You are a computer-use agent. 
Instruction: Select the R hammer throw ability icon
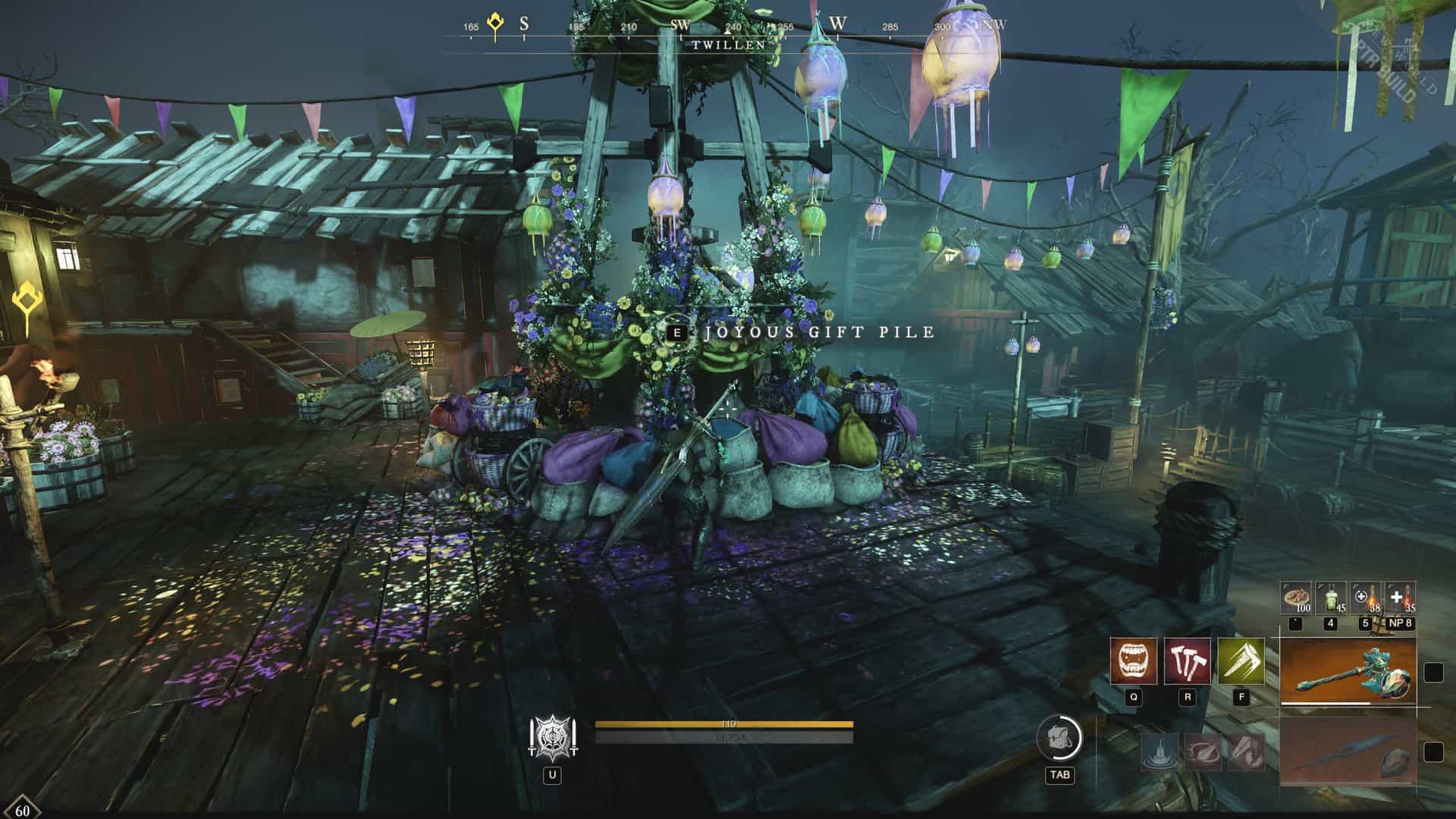click(1188, 661)
